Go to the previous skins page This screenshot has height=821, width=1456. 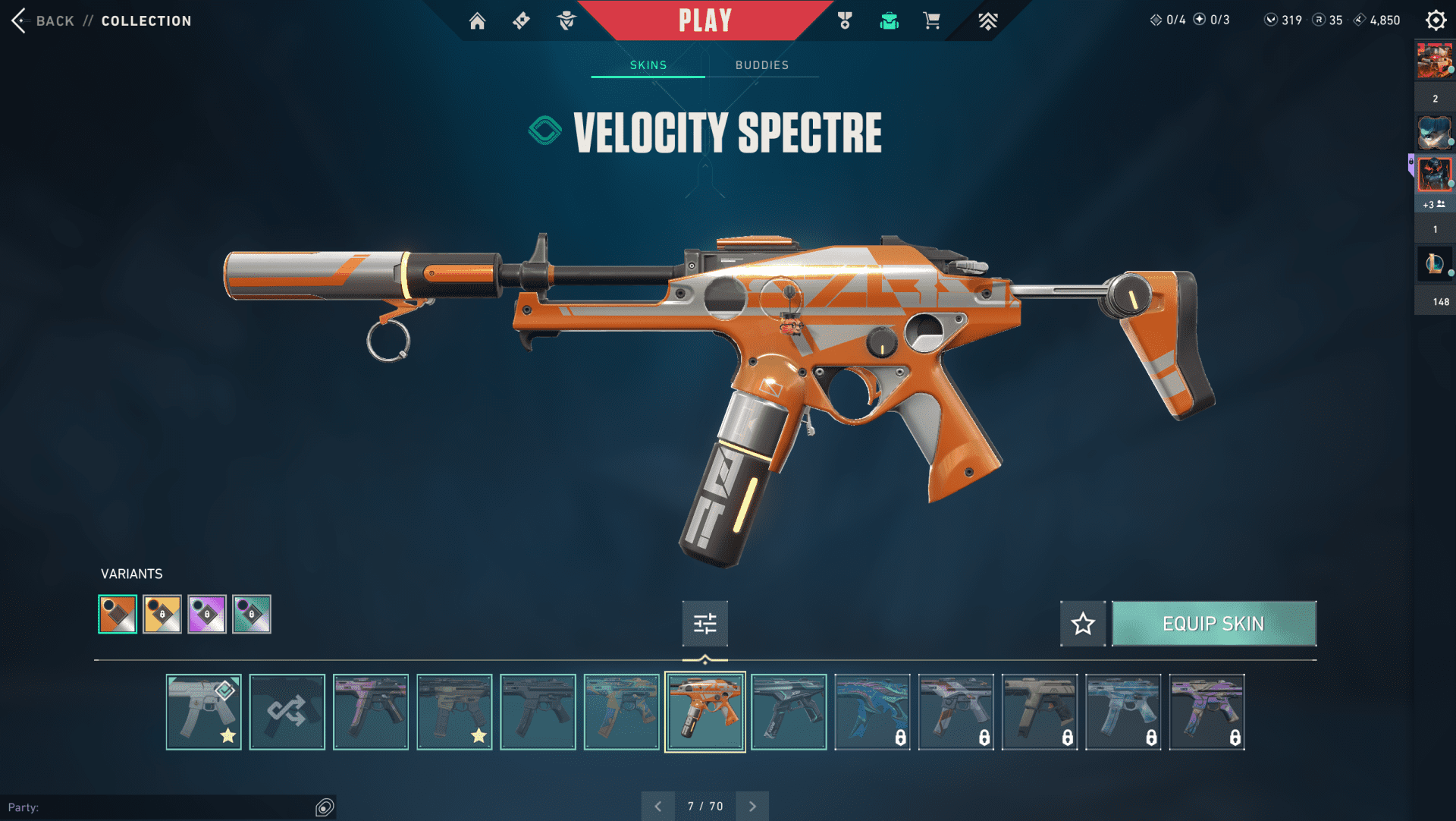658,806
